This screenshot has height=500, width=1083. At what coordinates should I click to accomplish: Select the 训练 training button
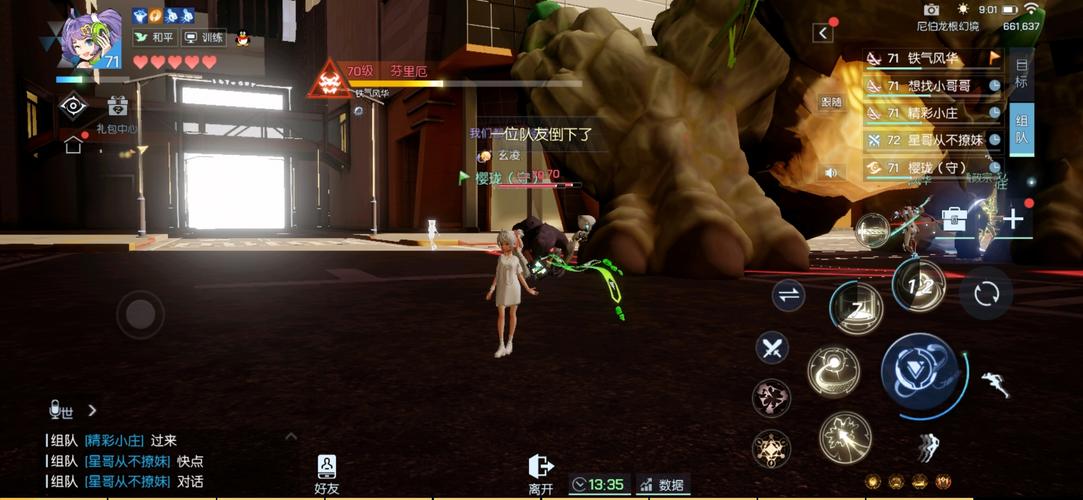[x=205, y=38]
